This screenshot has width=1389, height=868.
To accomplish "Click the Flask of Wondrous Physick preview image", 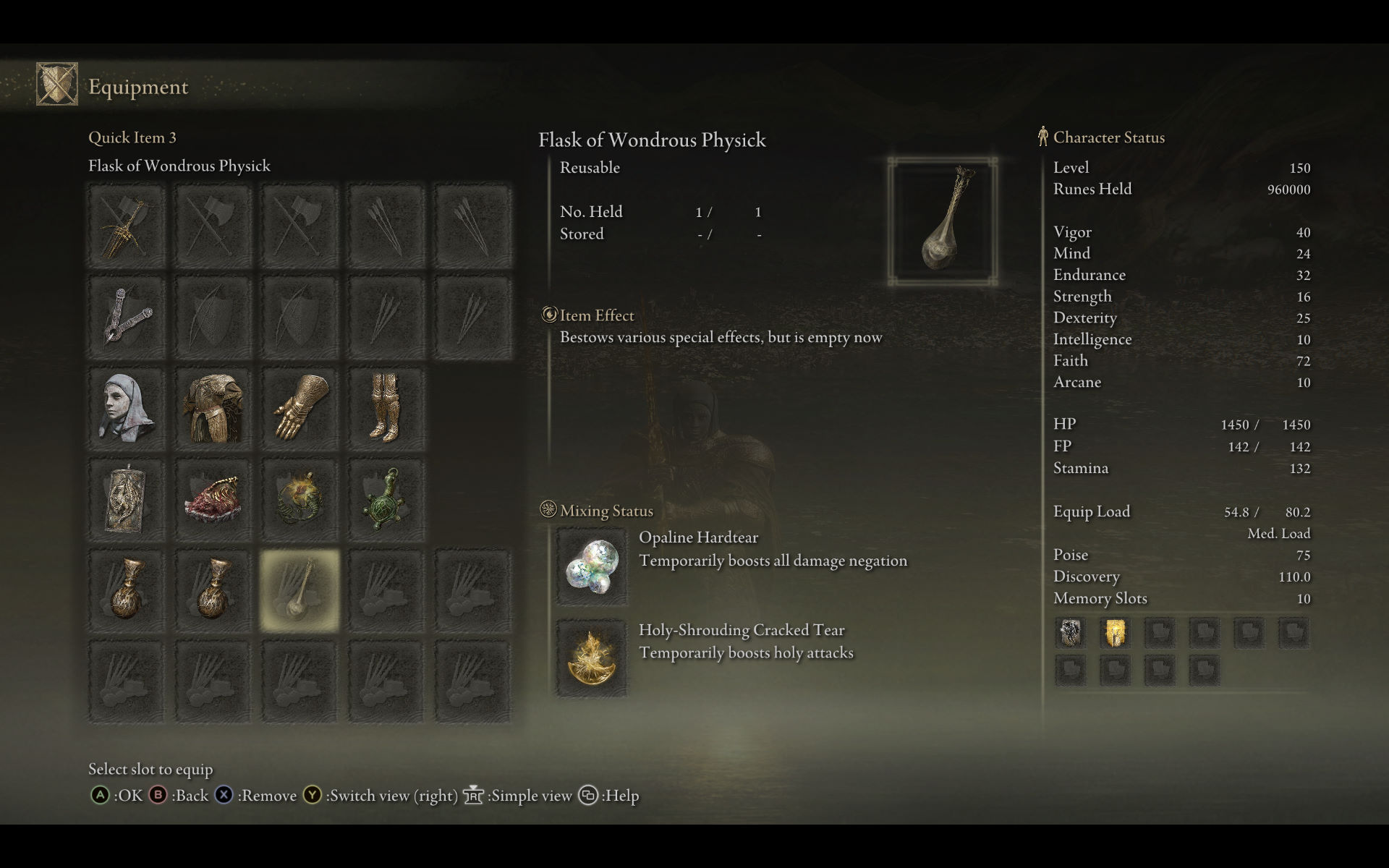I will (x=943, y=221).
